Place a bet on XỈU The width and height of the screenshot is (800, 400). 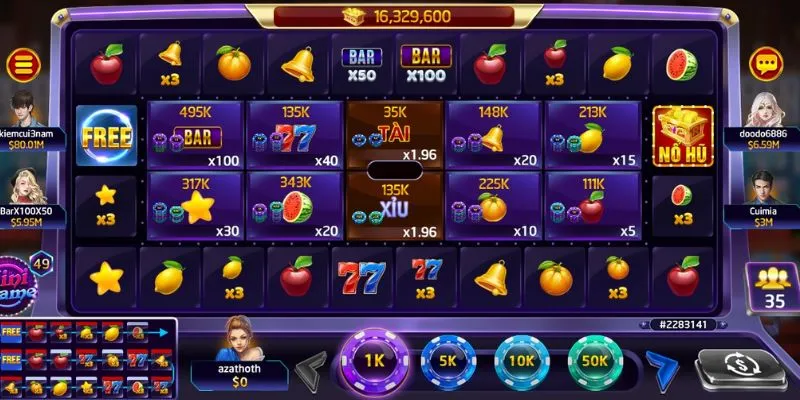click(x=393, y=207)
